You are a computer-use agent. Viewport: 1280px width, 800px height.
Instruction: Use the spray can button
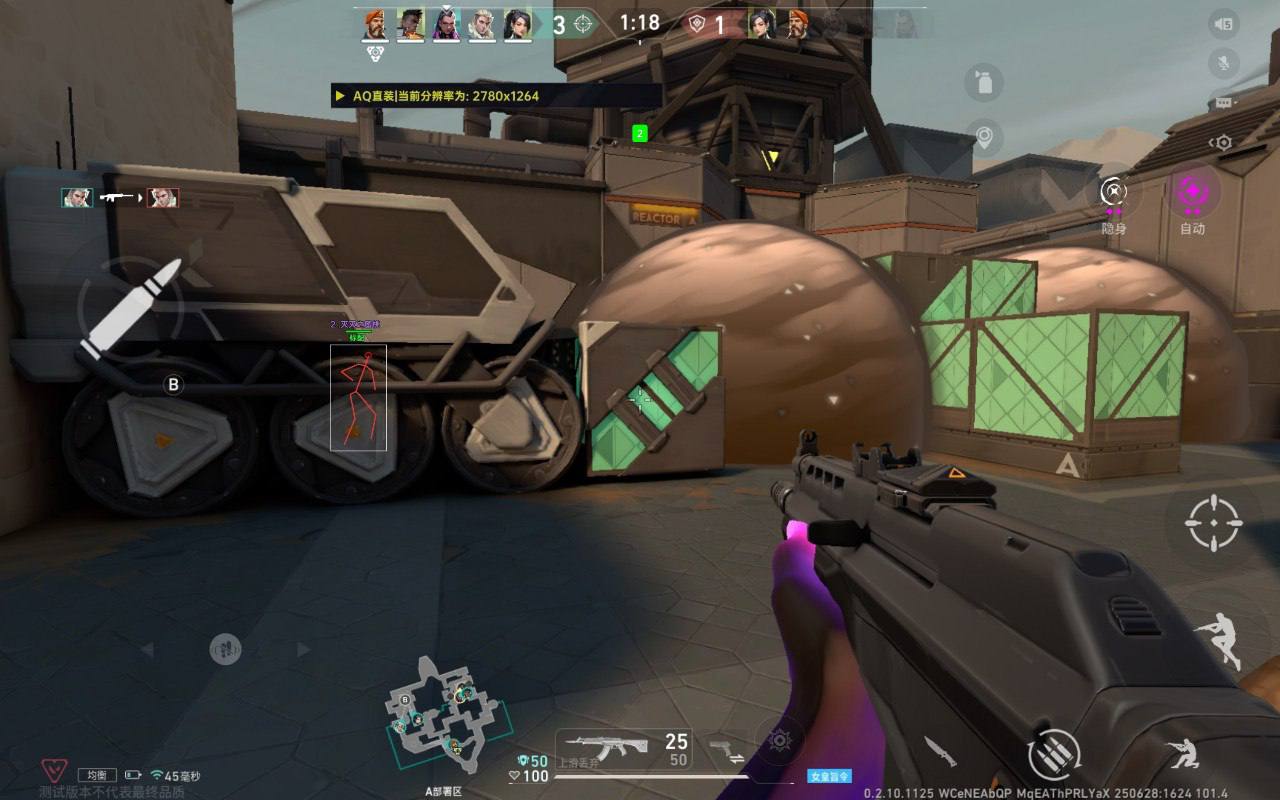(984, 82)
